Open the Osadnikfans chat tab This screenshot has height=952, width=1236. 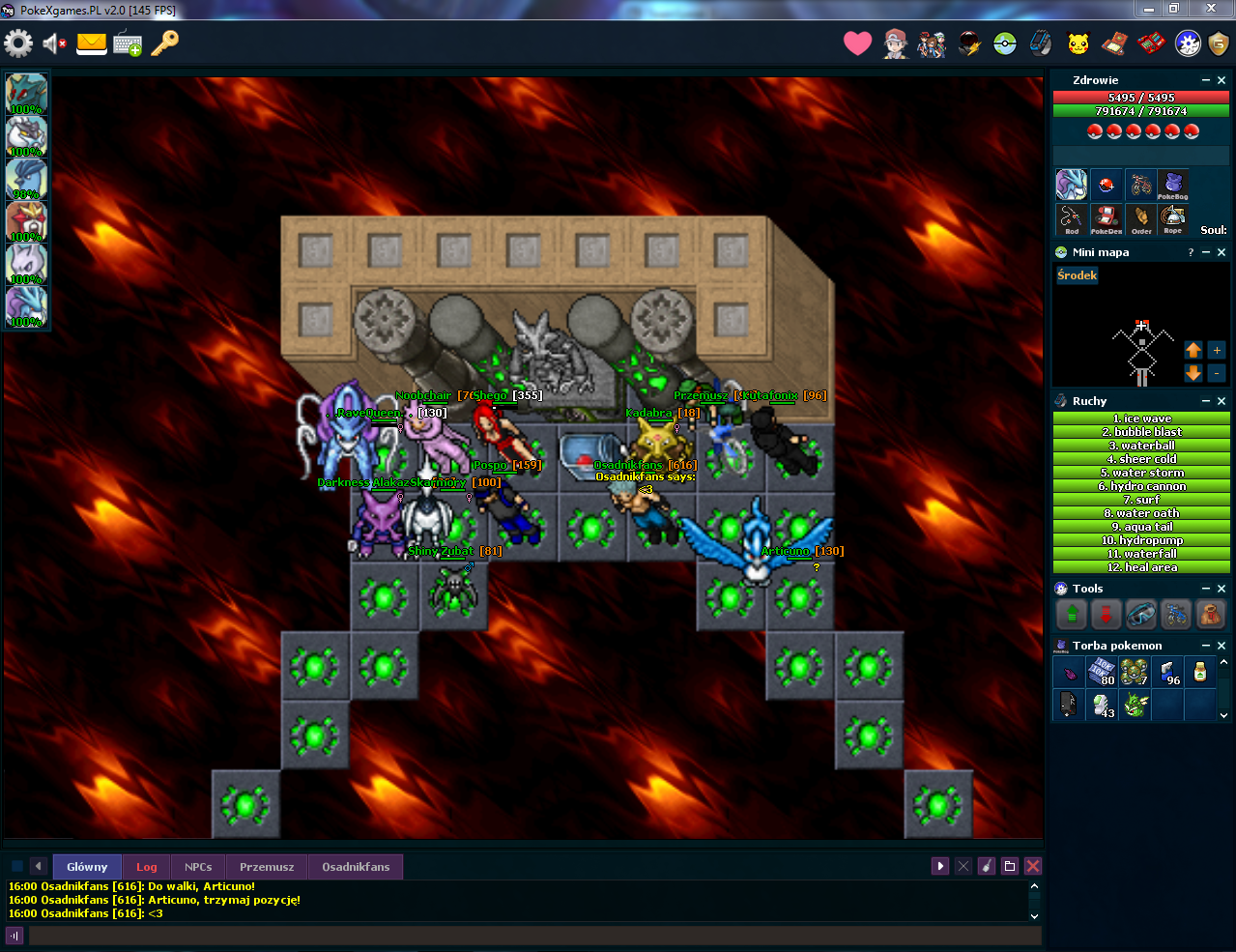click(356, 867)
